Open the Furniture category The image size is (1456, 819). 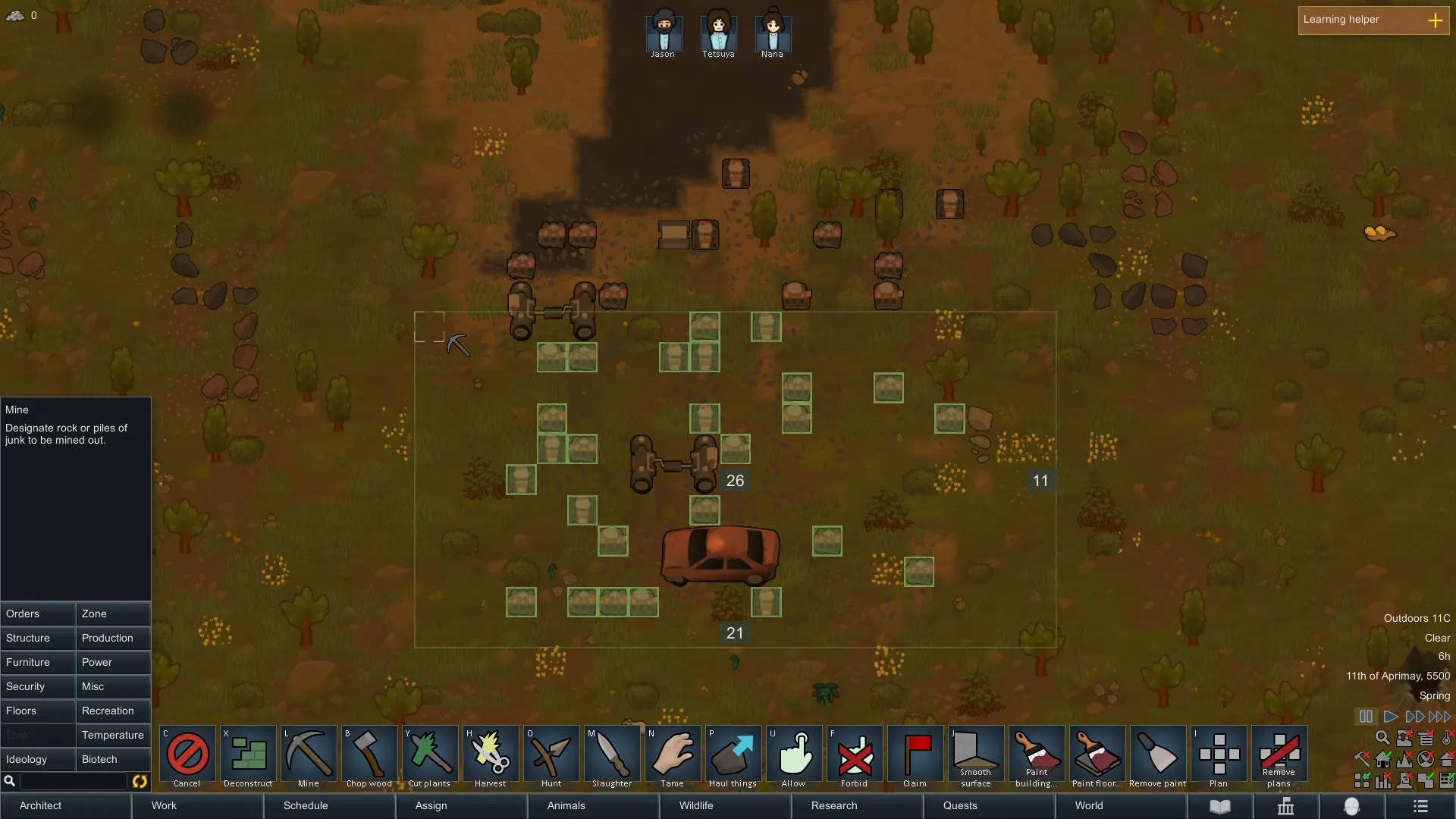pyautogui.click(x=38, y=662)
